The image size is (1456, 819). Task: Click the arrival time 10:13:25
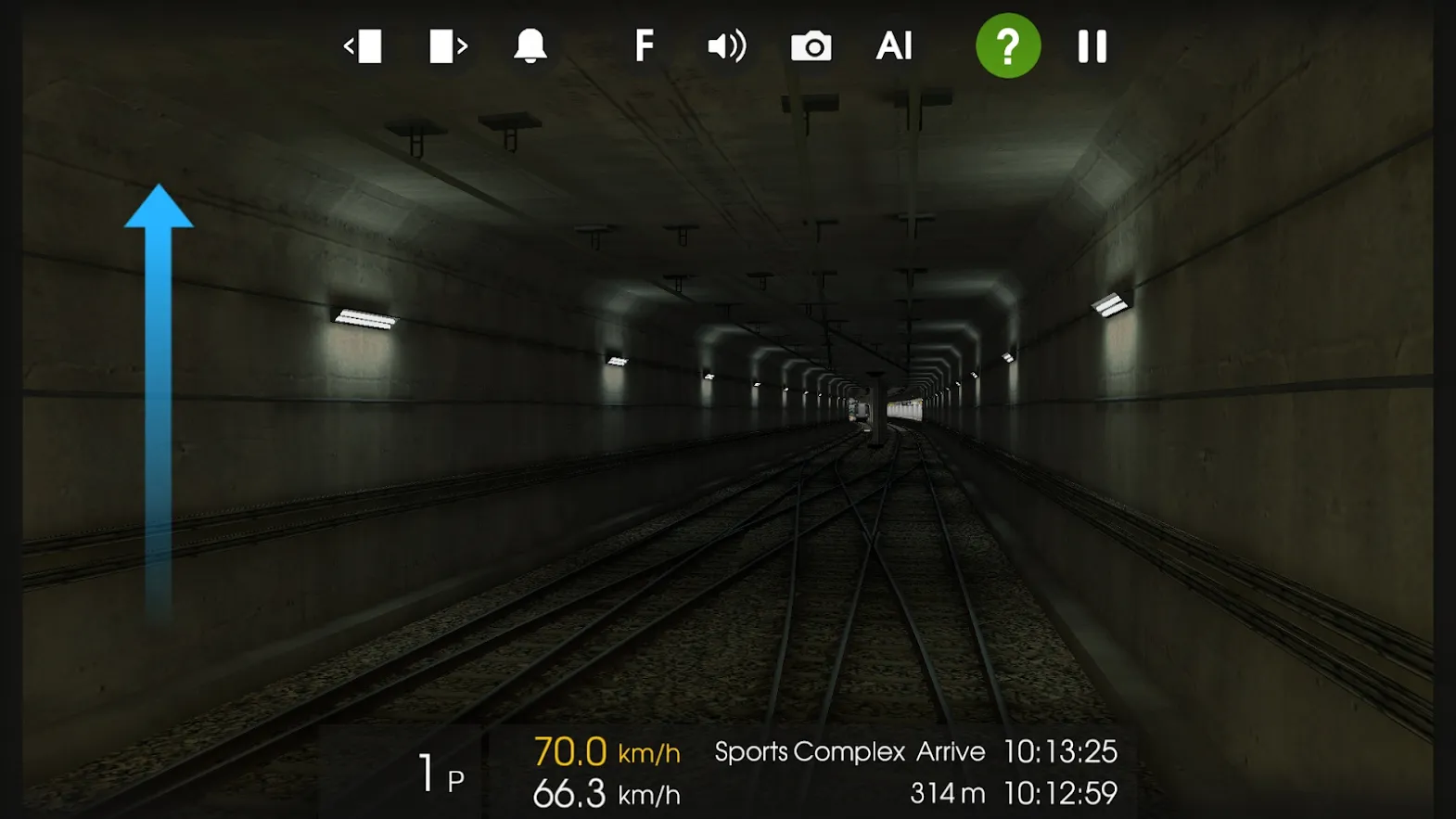pyautogui.click(x=1063, y=751)
